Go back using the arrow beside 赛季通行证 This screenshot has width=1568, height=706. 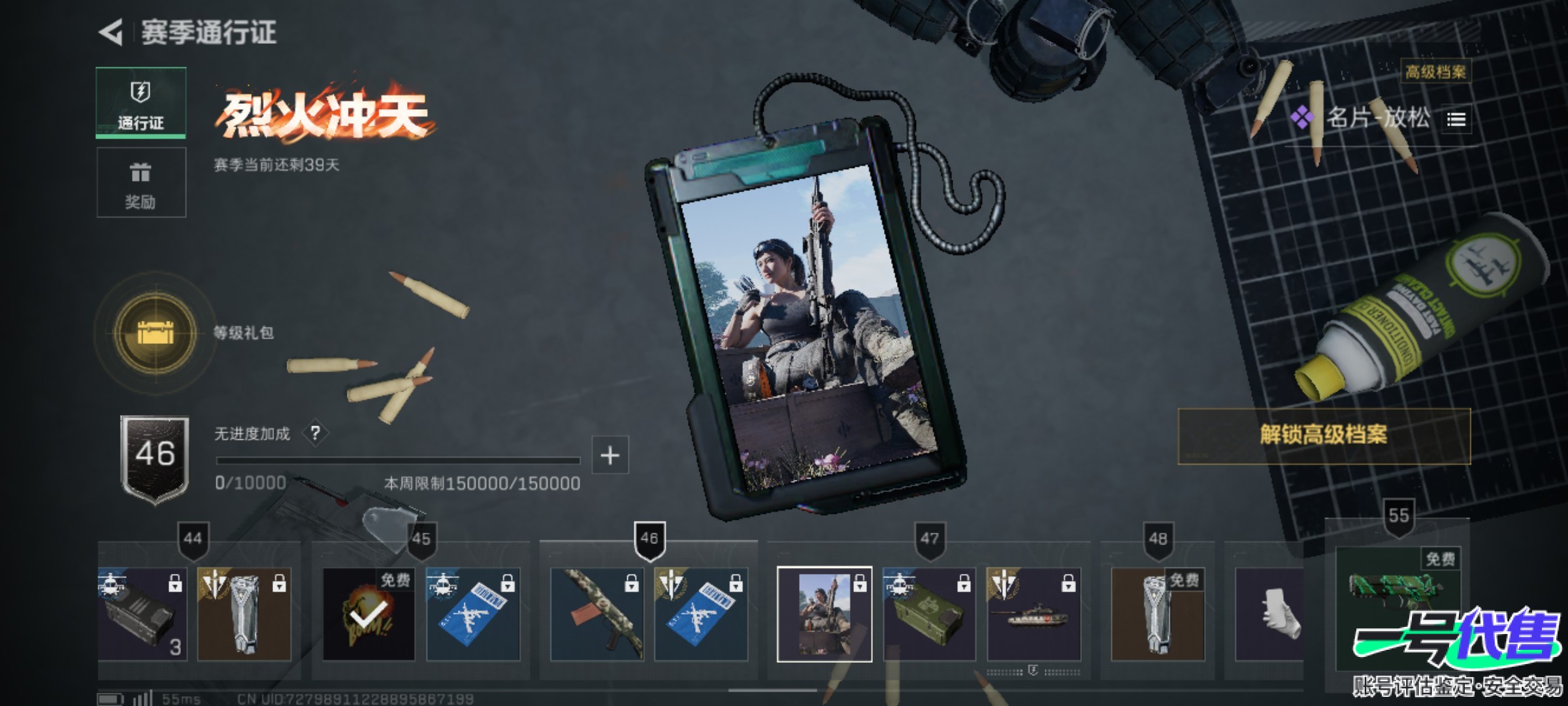[112, 32]
